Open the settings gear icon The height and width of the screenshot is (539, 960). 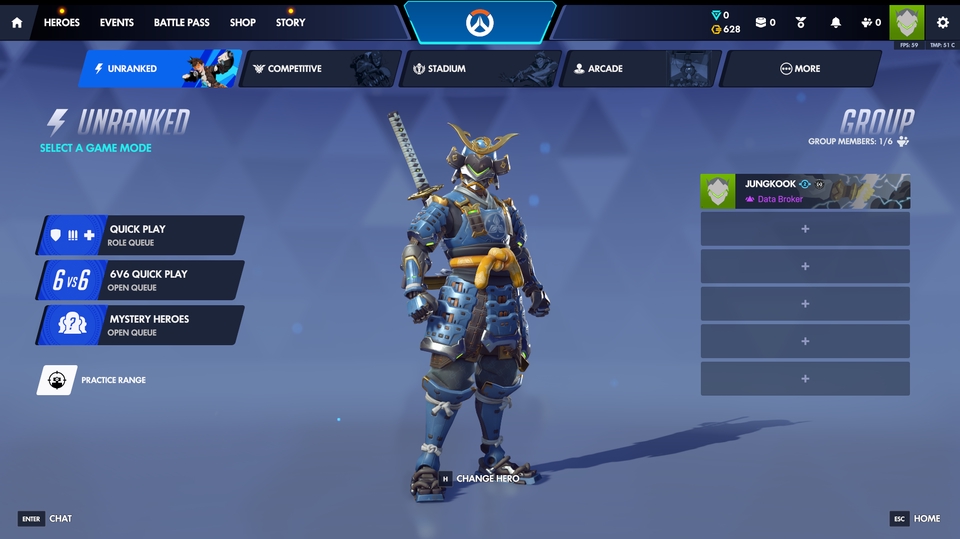[942, 22]
